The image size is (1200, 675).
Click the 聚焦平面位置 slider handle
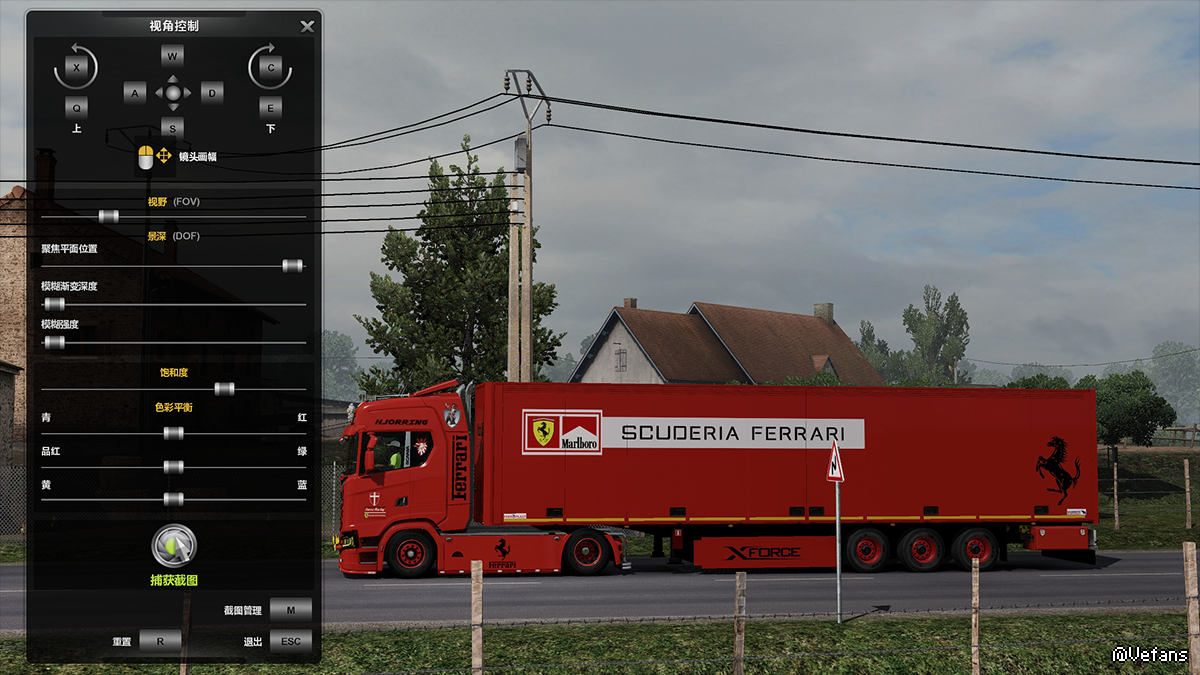coord(292,265)
